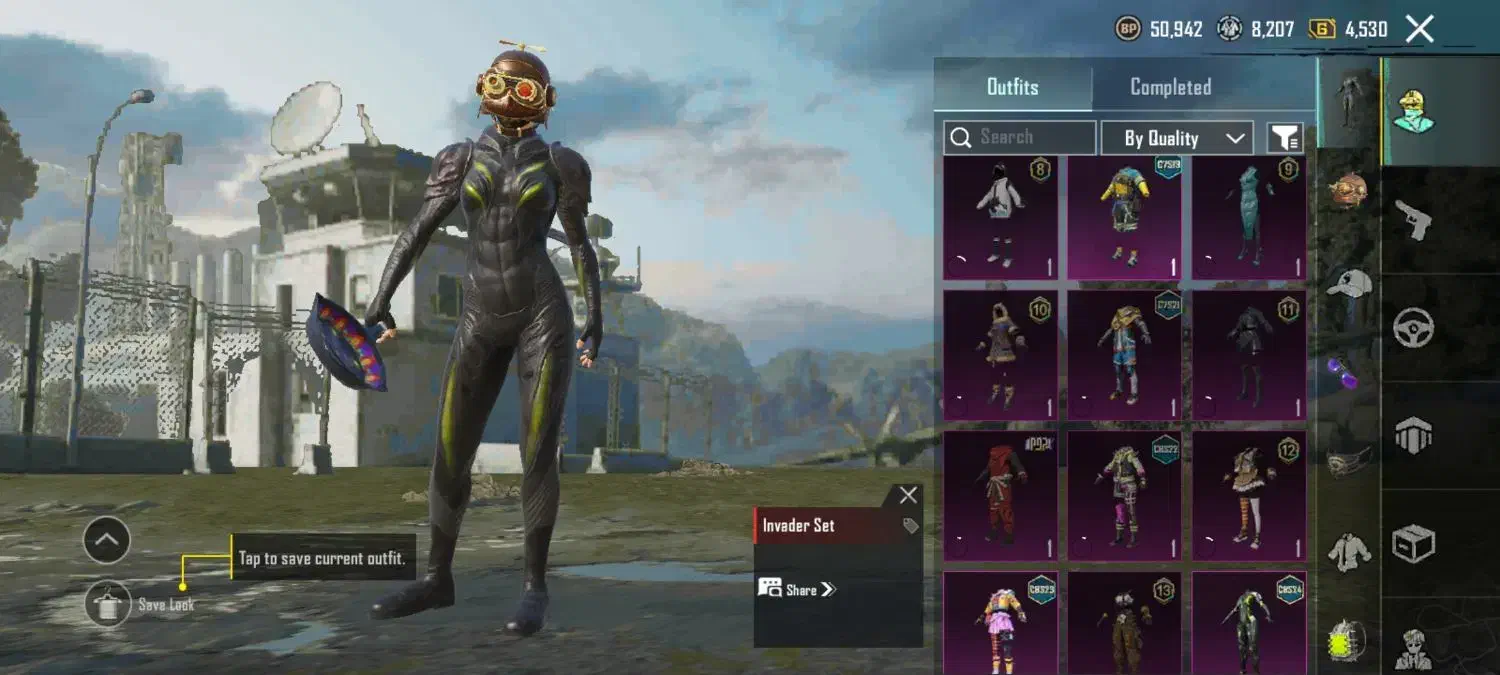This screenshot has height=675, width=1500.
Task: Dismiss the Invader Set info panel
Action: pyautogui.click(x=908, y=495)
